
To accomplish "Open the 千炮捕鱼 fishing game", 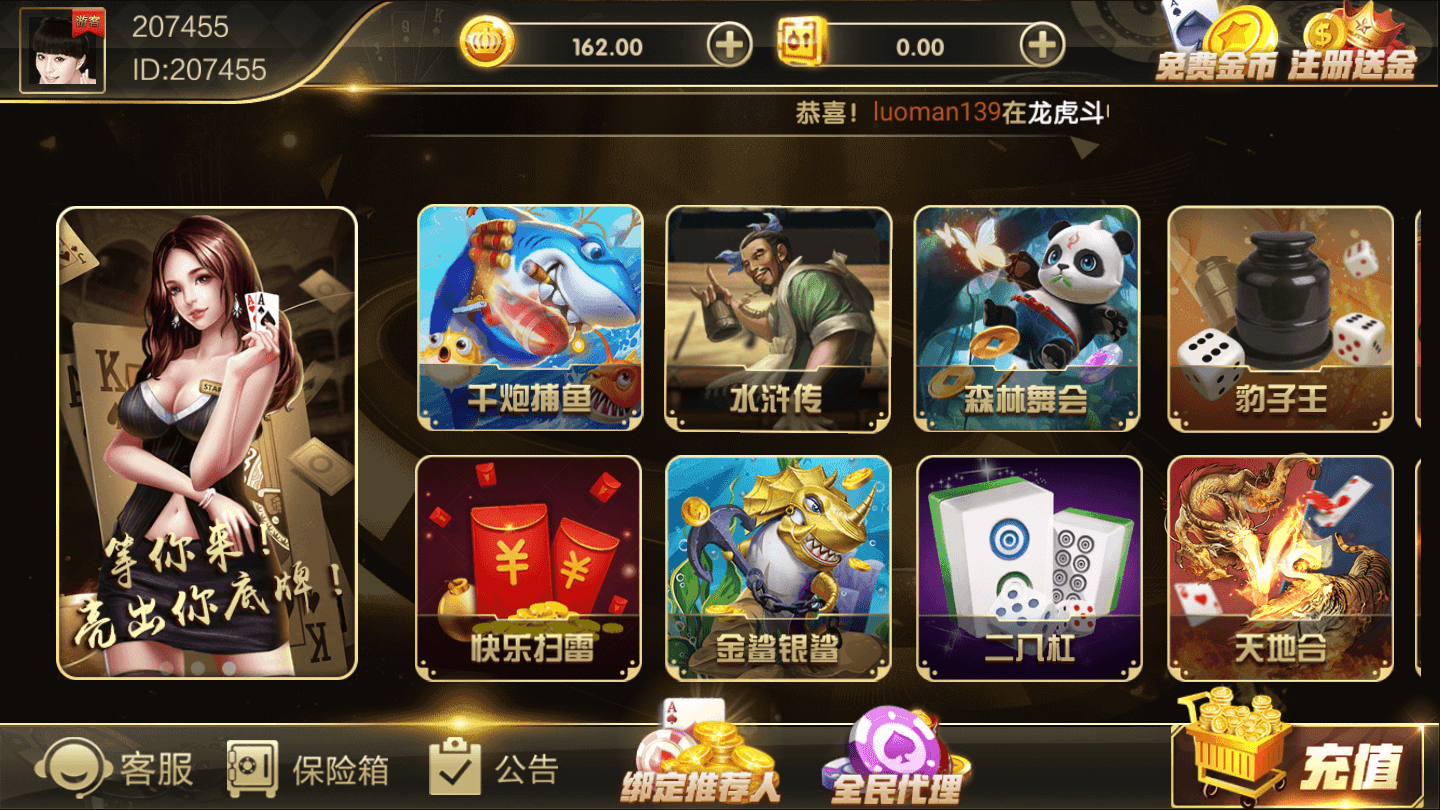I will 531,315.
